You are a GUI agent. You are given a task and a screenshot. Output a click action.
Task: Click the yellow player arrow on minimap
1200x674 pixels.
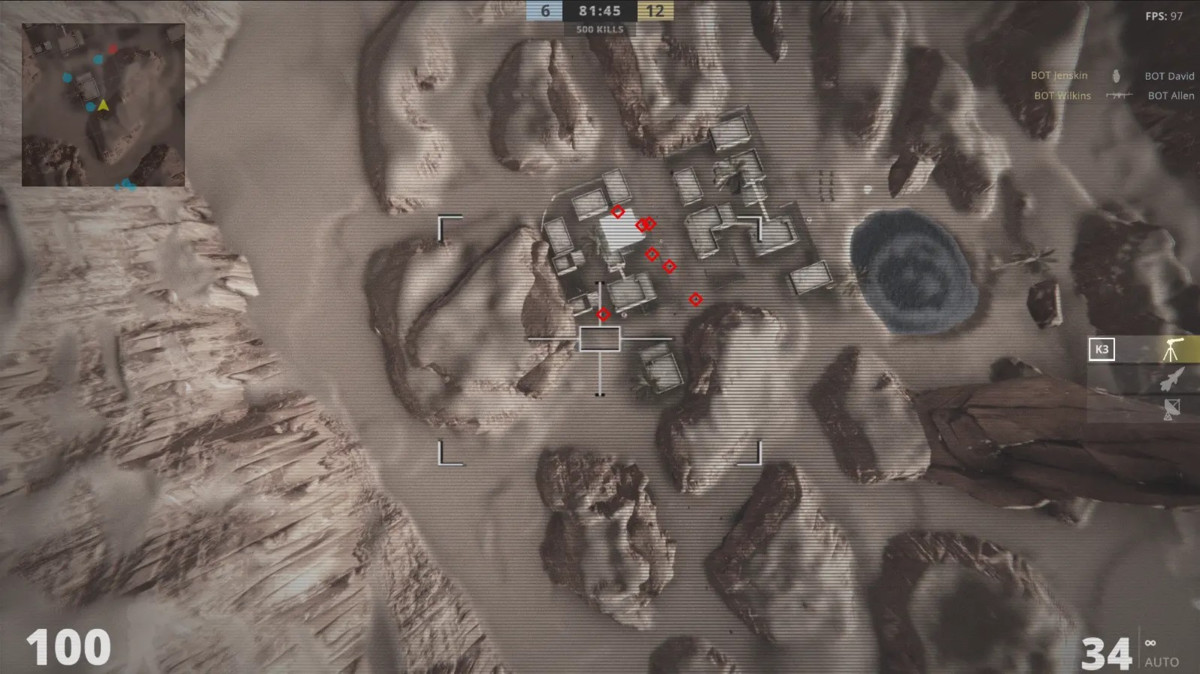(103, 104)
